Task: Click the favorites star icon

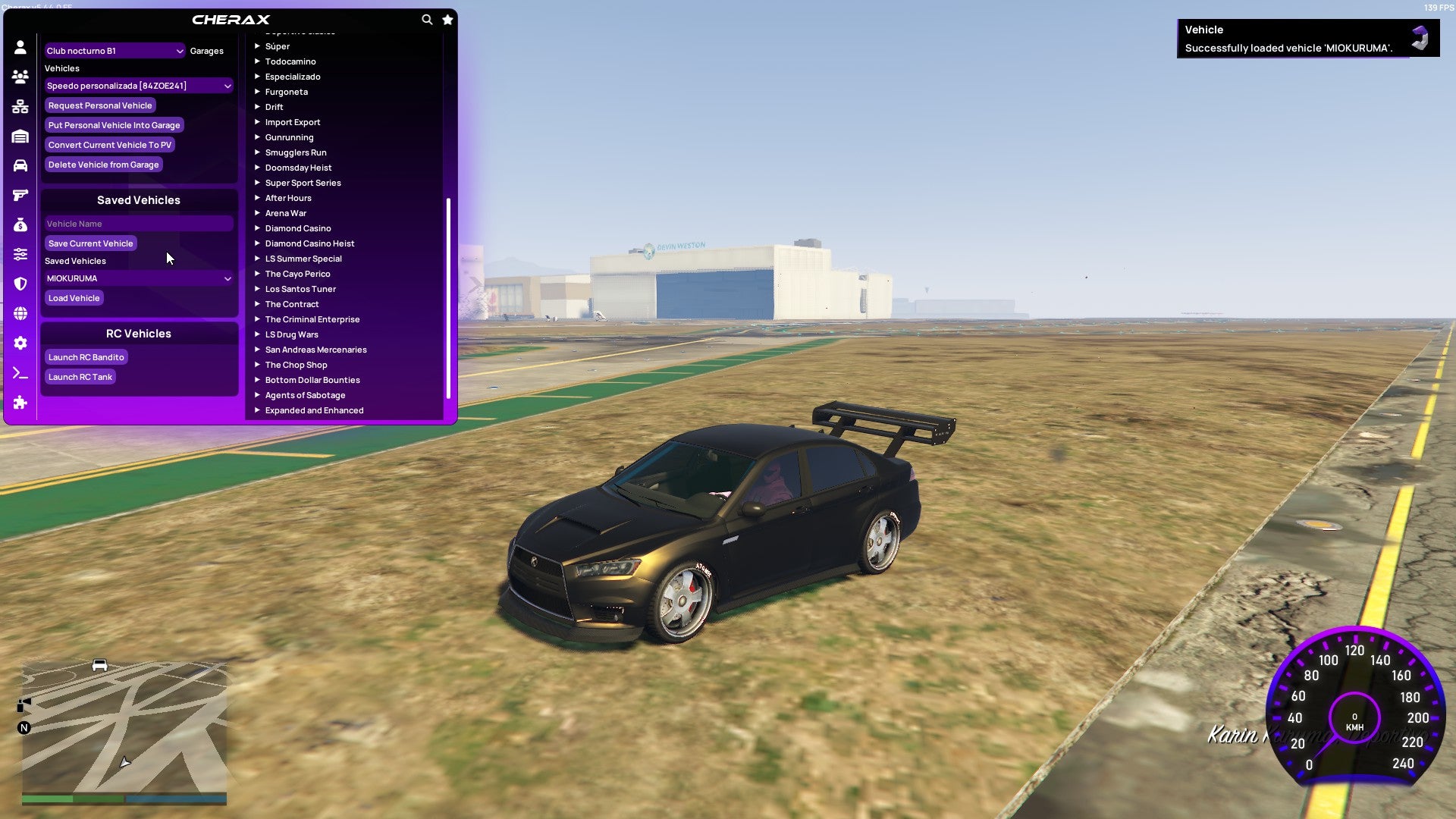Action: pyautogui.click(x=447, y=20)
